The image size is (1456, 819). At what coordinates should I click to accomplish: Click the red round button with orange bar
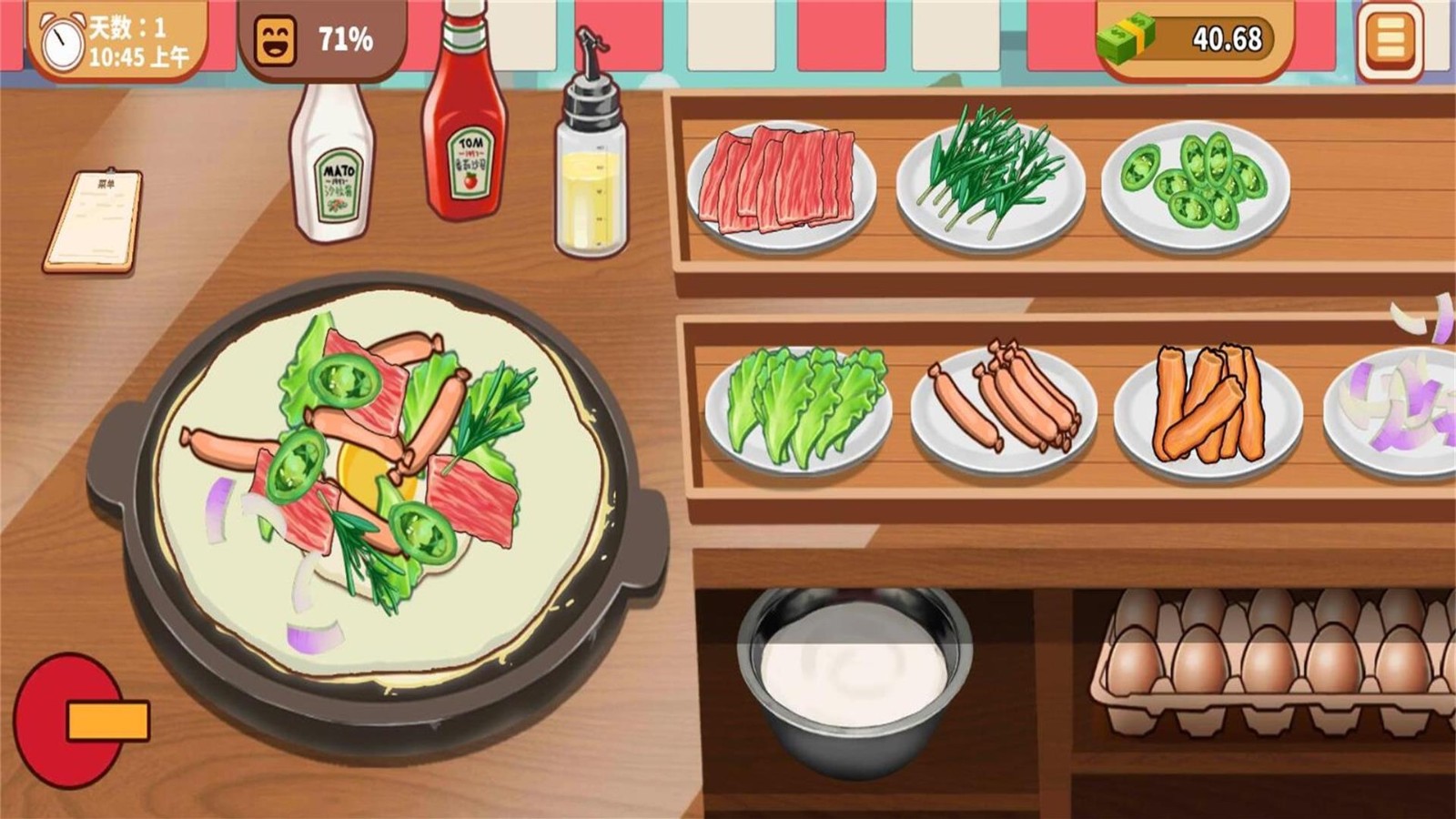[x=73, y=721]
